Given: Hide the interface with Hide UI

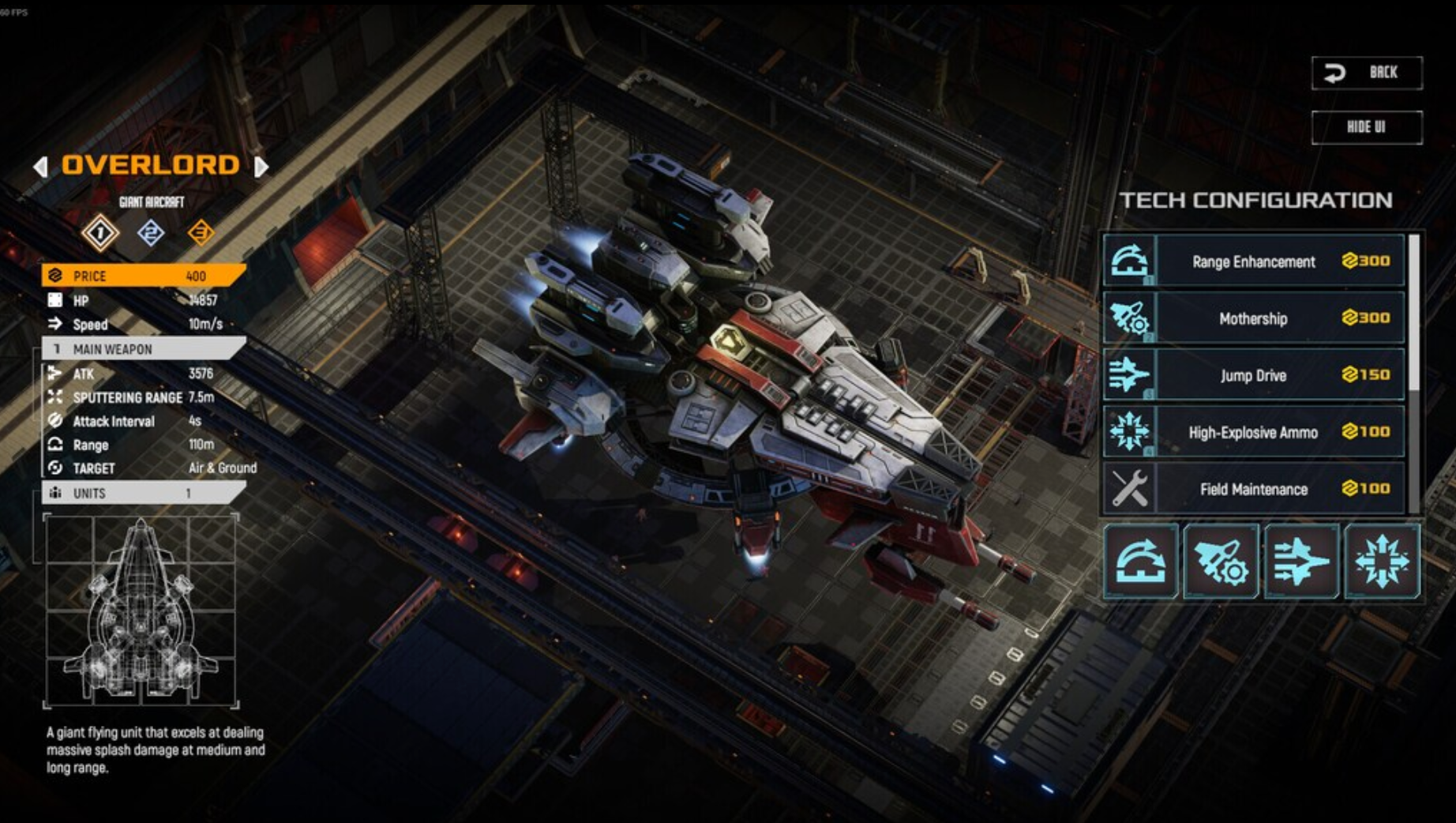Looking at the screenshot, I should [1367, 127].
